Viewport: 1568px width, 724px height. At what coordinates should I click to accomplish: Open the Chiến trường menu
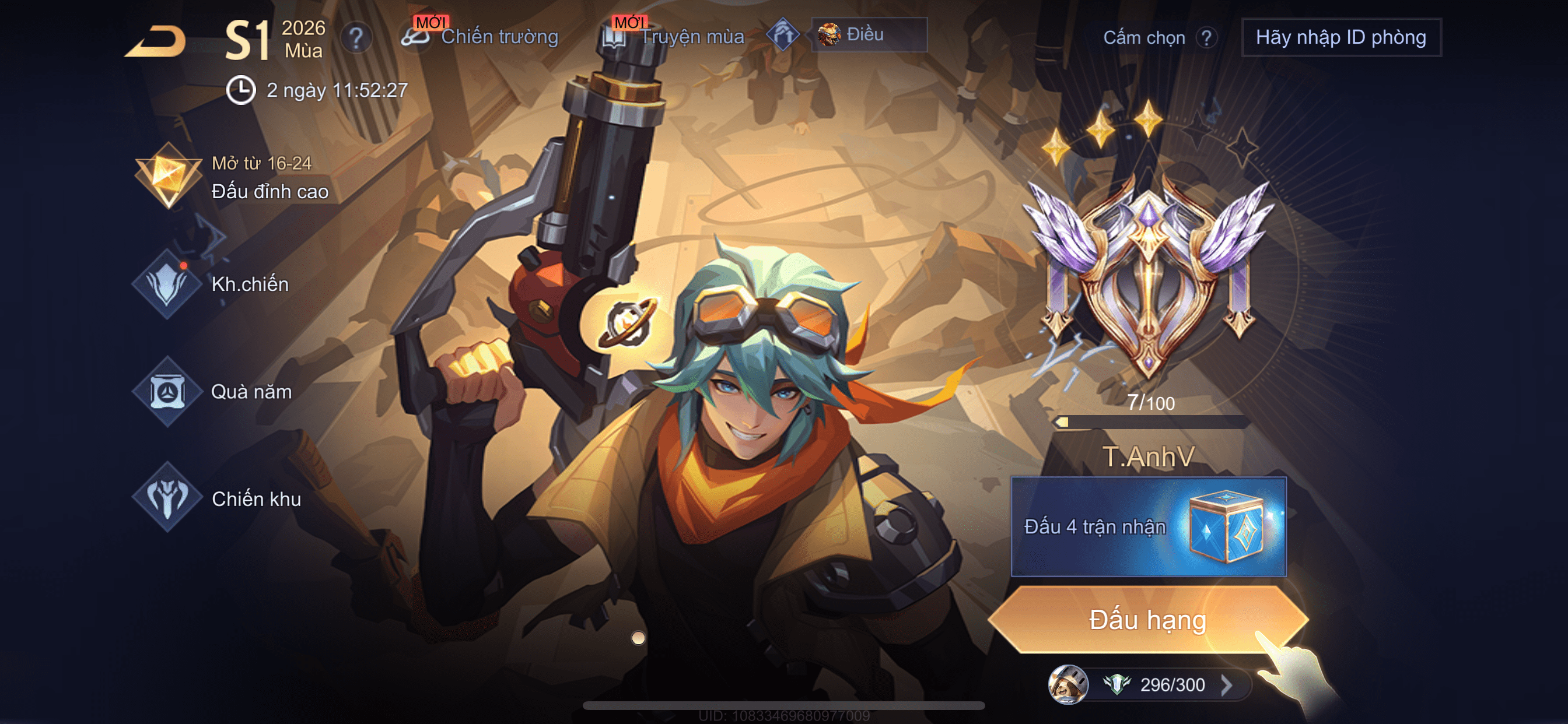click(481, 37)
